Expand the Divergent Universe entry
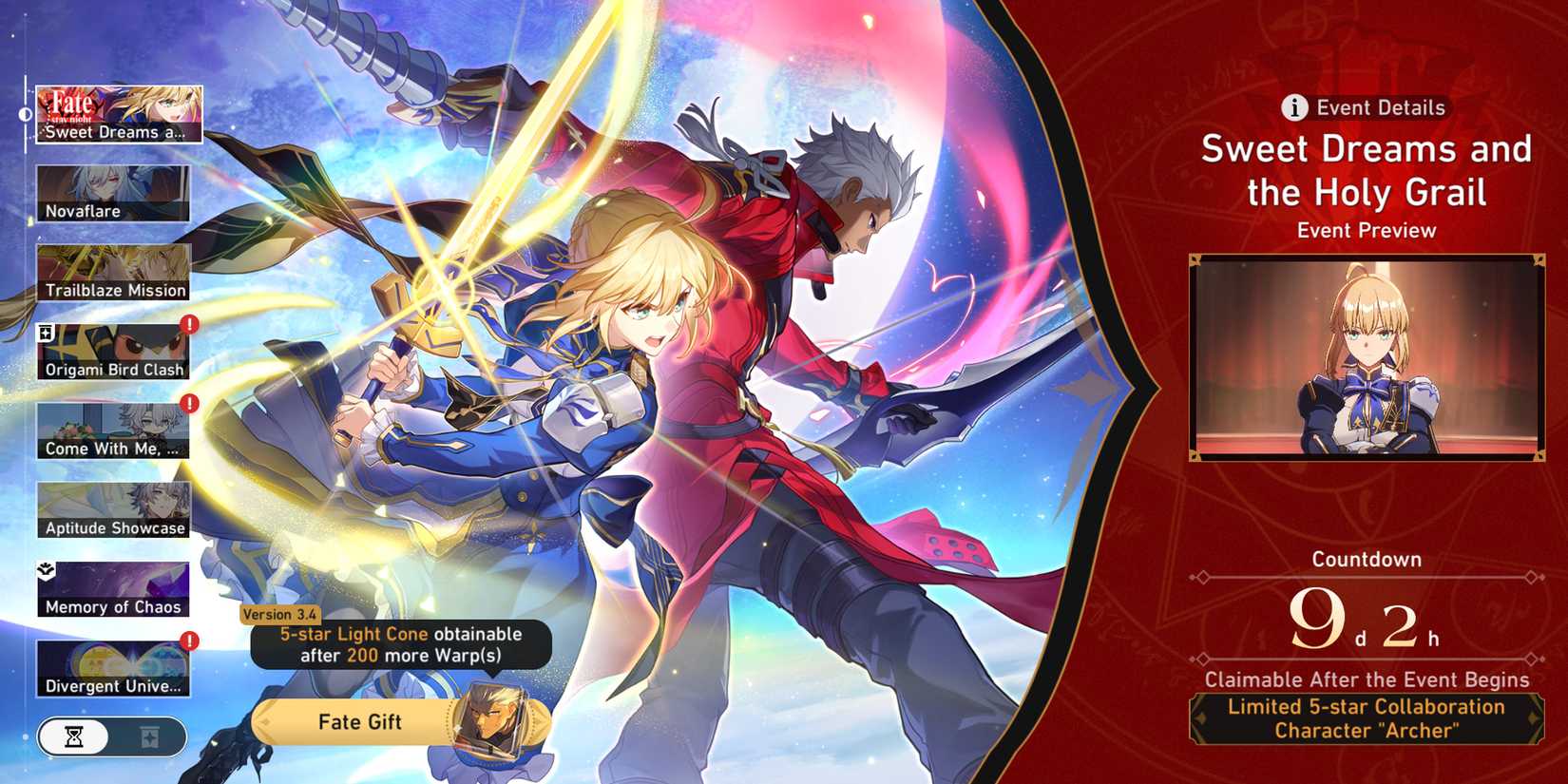This screenshot has width=1568, height=784. click(113, 667)
